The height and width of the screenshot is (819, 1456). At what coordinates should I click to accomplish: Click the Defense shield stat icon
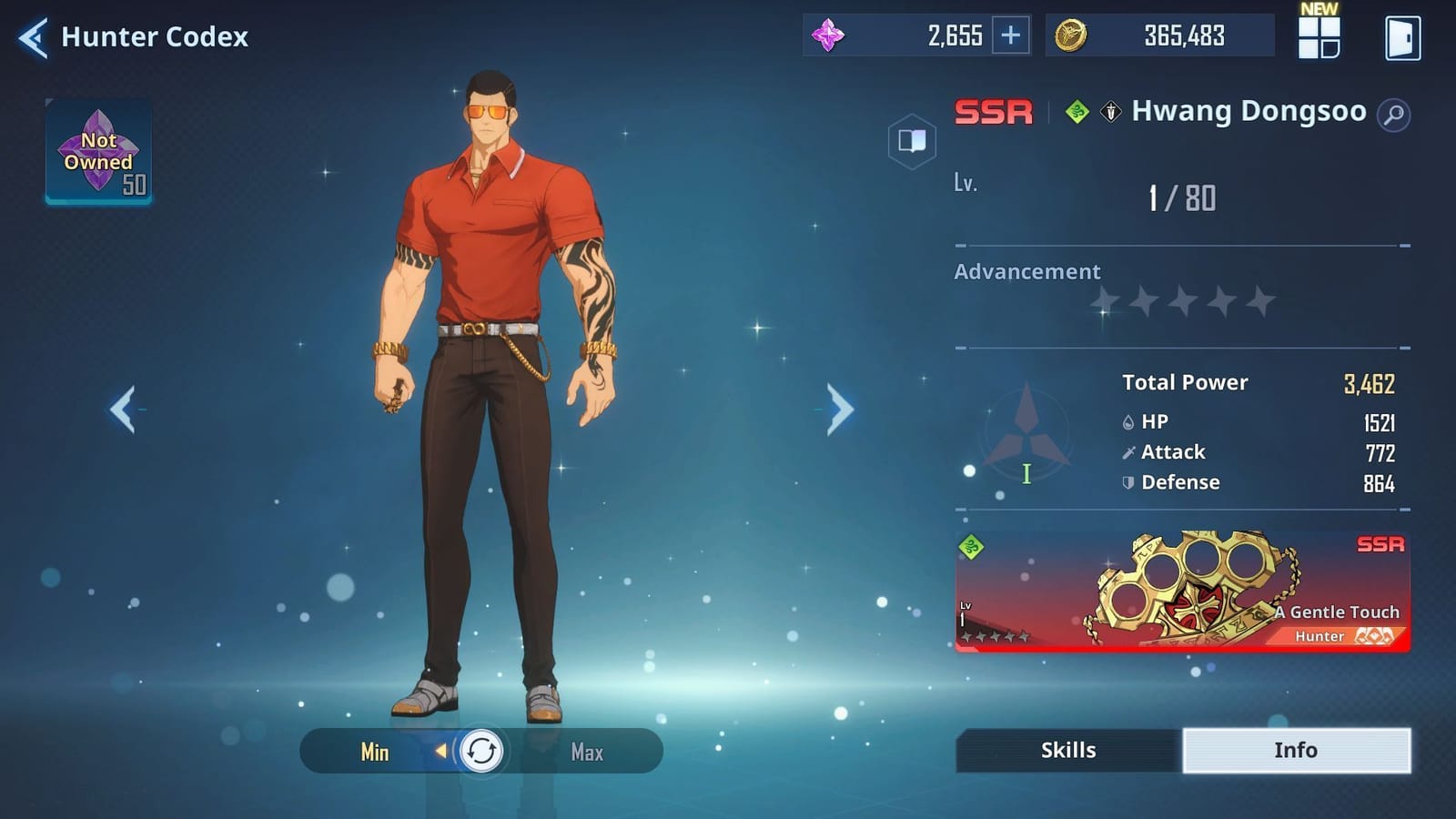(x=1127, y=482)
